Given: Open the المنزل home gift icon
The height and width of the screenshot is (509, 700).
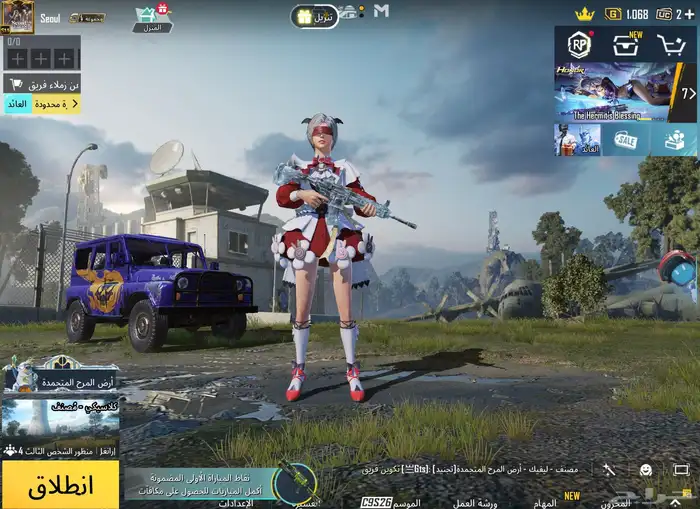Looking at the screenshot, I should coord(150,17).
